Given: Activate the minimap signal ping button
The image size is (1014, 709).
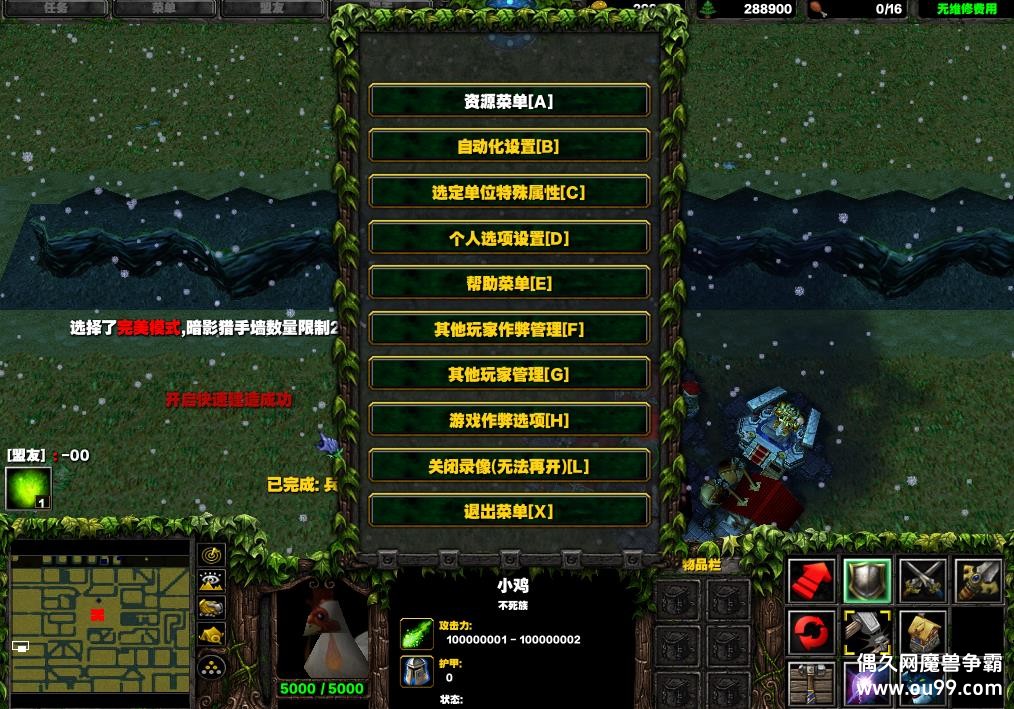Looking at the screenshot, I should pyautogui.click(x=212, y=554).
